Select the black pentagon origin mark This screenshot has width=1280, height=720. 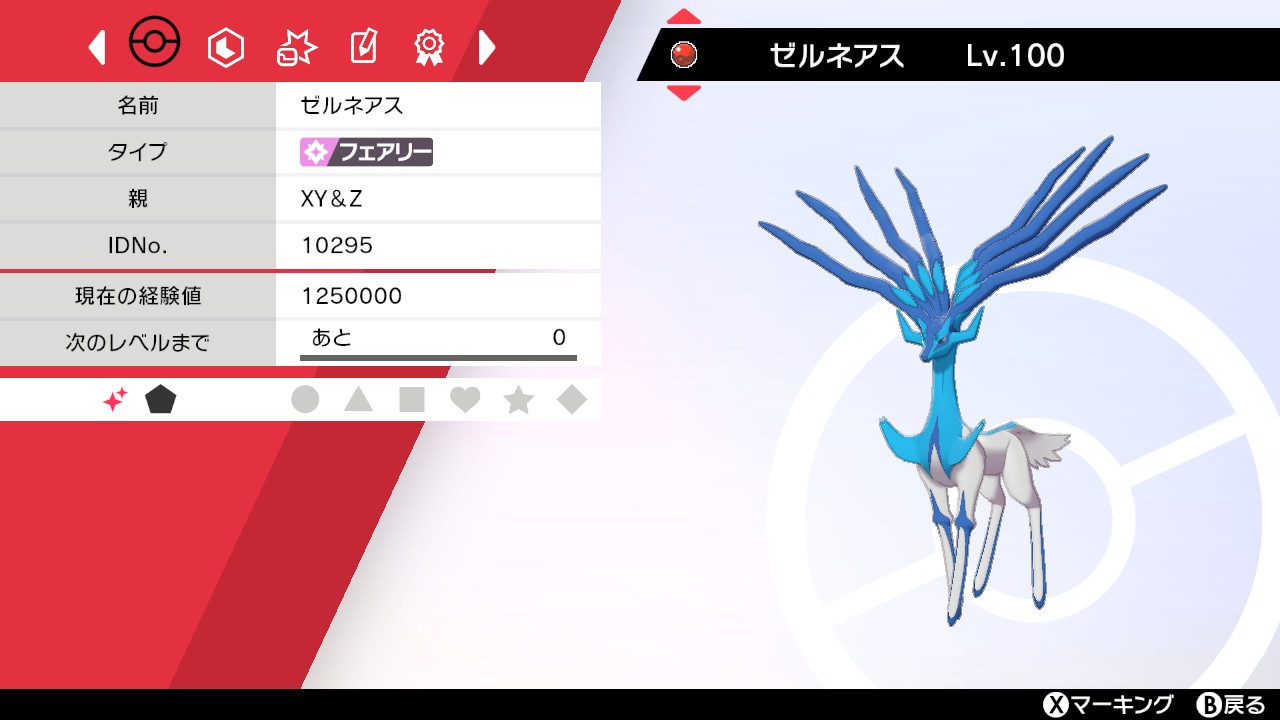point(160,398)
